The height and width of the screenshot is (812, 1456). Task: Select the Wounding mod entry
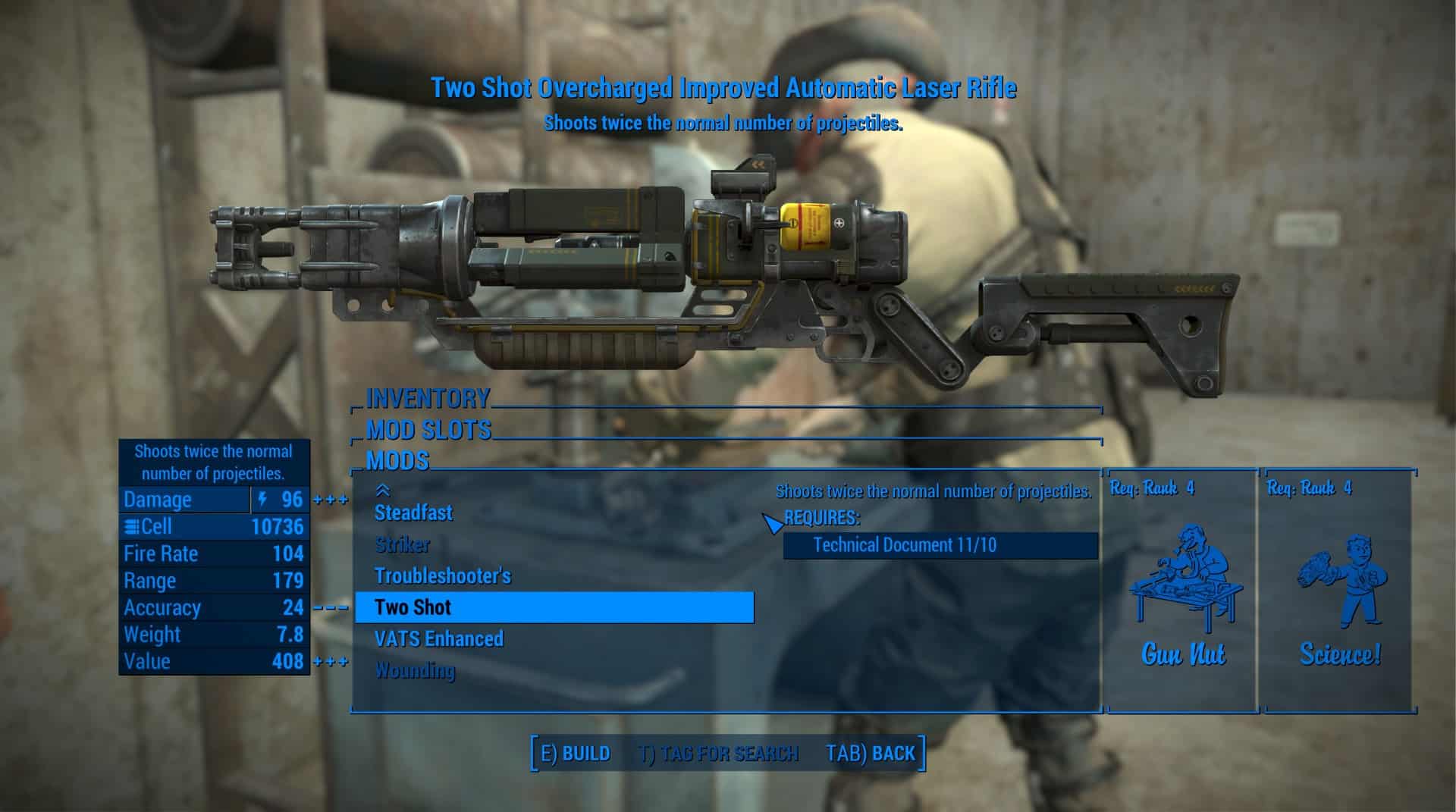(415, 671)
